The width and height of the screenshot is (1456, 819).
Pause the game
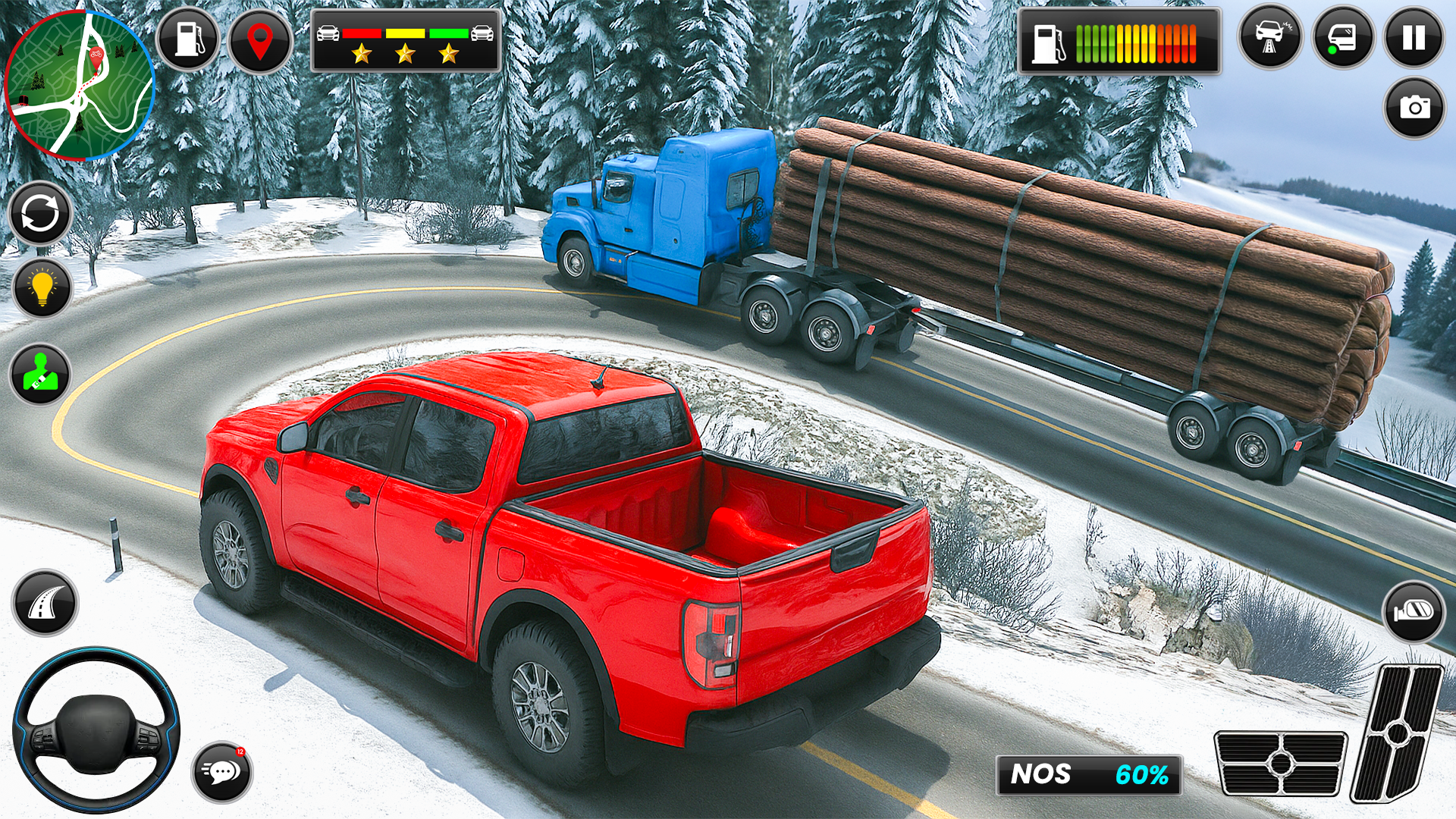(x=1414, y=38)
